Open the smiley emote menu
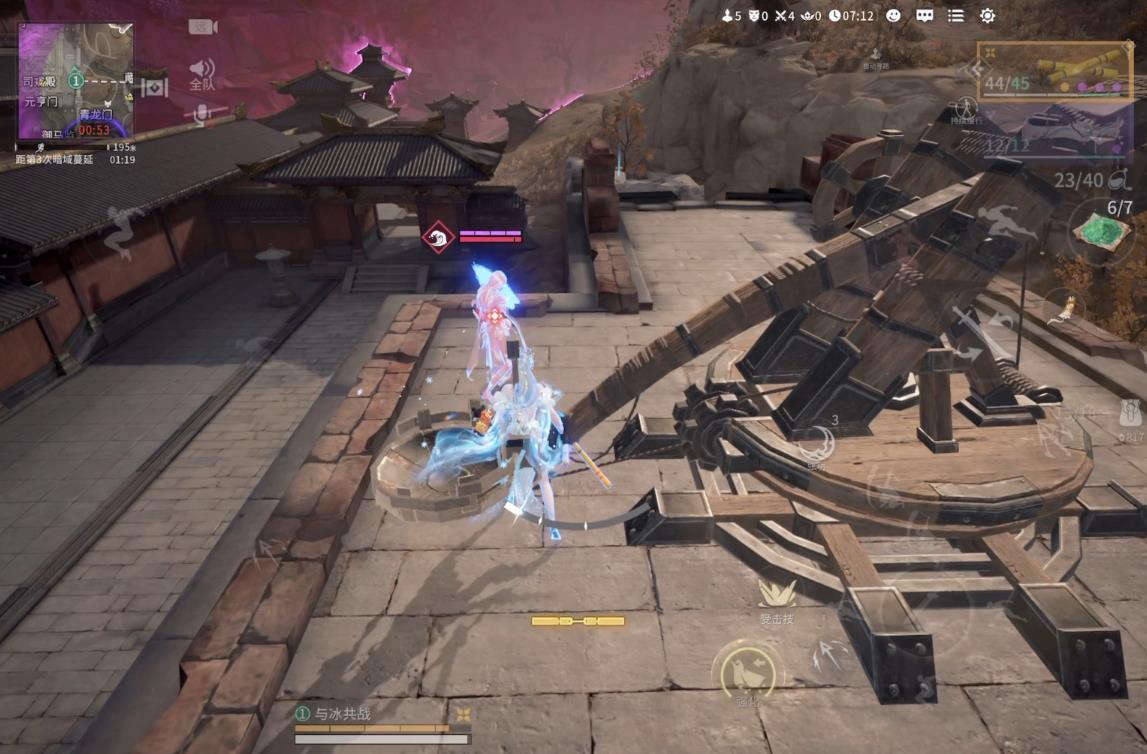The image size is (1147, 754). [x=893, y=16]
